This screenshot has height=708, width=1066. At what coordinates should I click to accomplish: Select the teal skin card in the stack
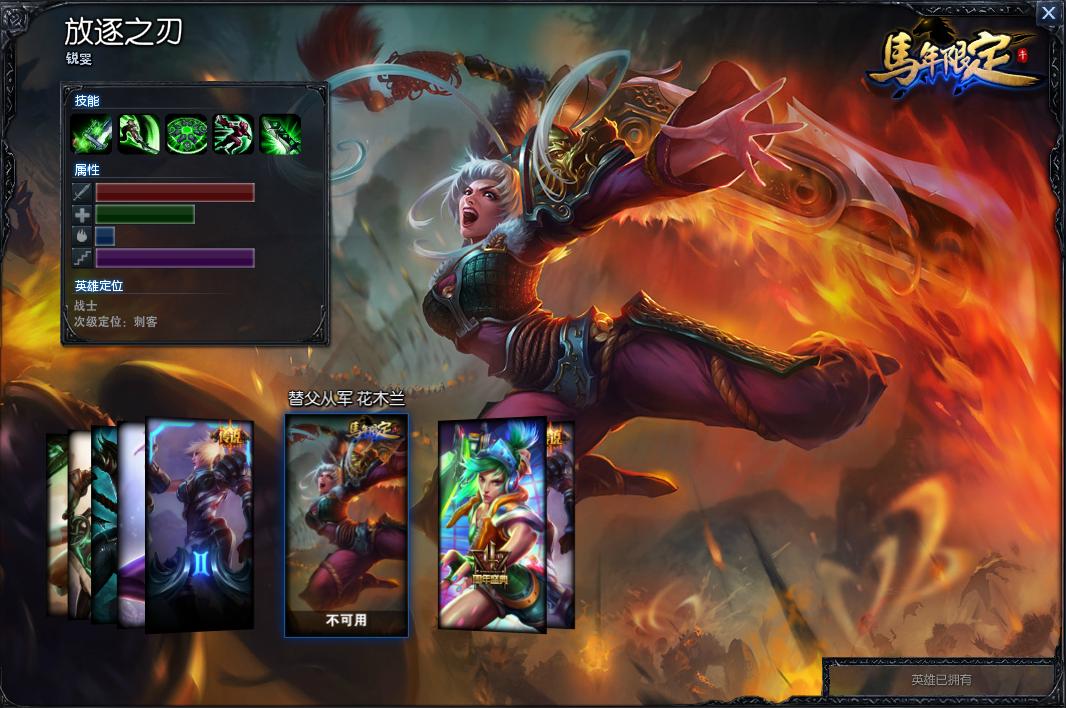coord(104,525)
